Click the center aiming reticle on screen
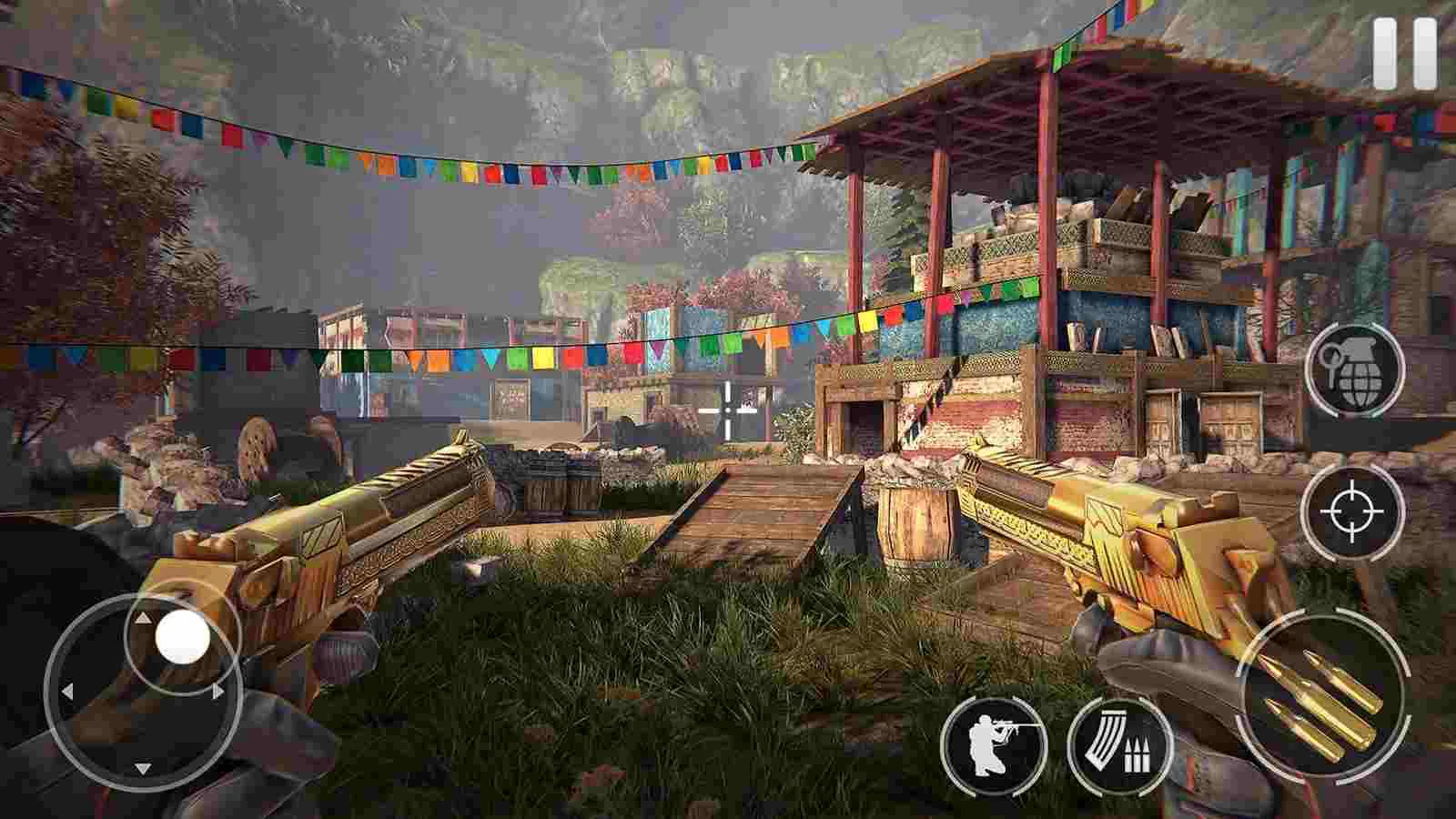The width and height of the screenshot is (1456, 819). point(728,409)
